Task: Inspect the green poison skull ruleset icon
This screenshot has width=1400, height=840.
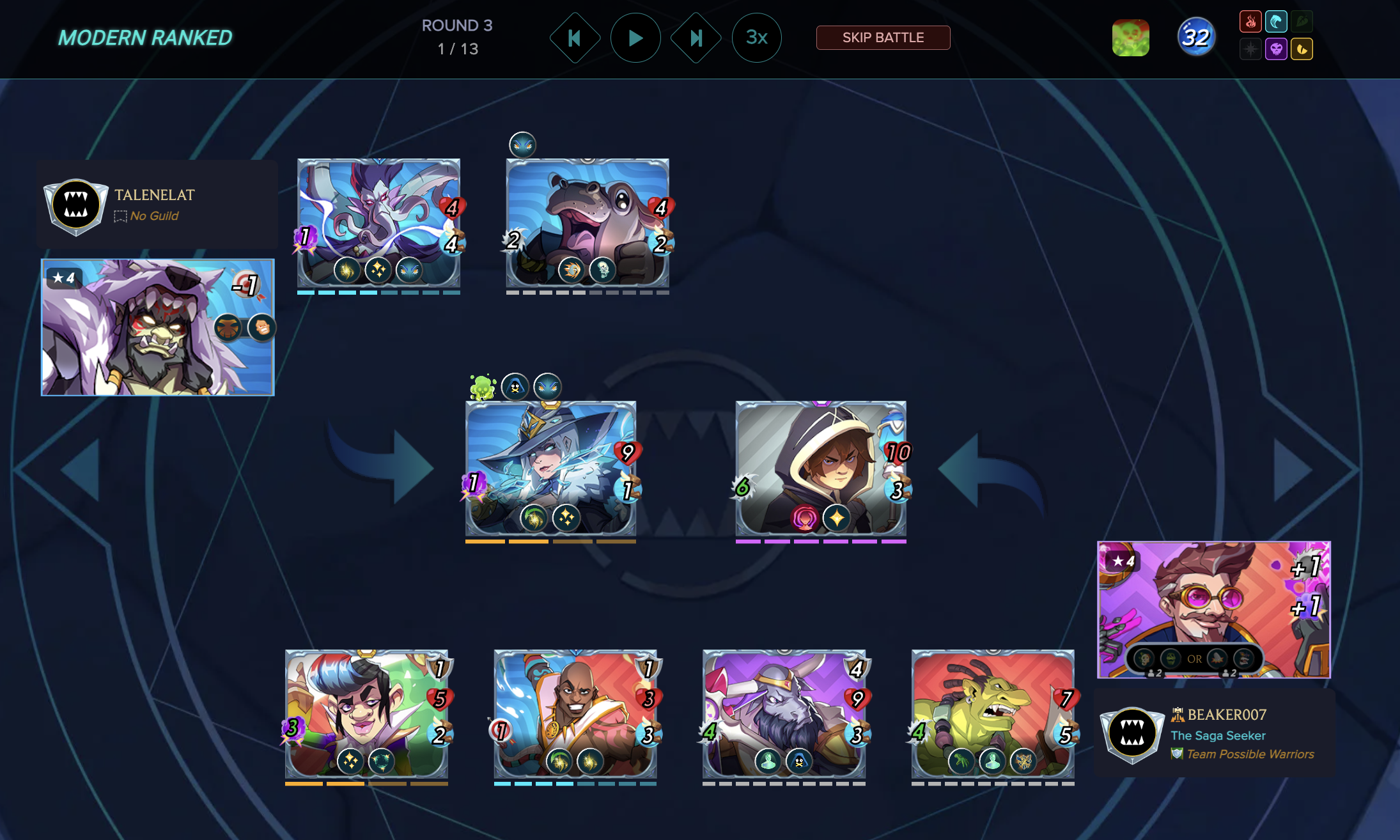Action: coord(1130,38)
